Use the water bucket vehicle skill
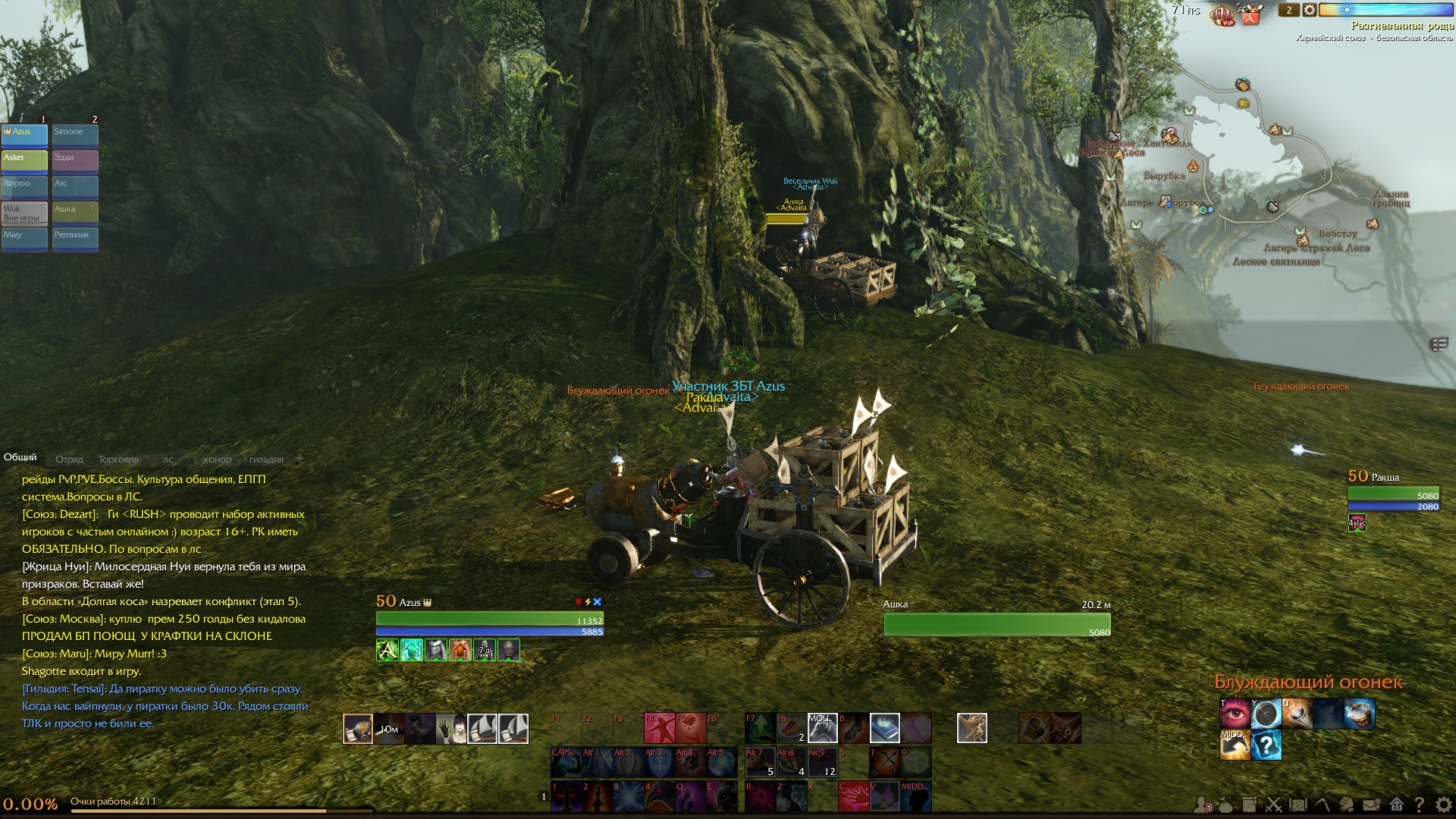Image resolution: width=1456 pixels, height=819 pixels. coord(1359,714)
